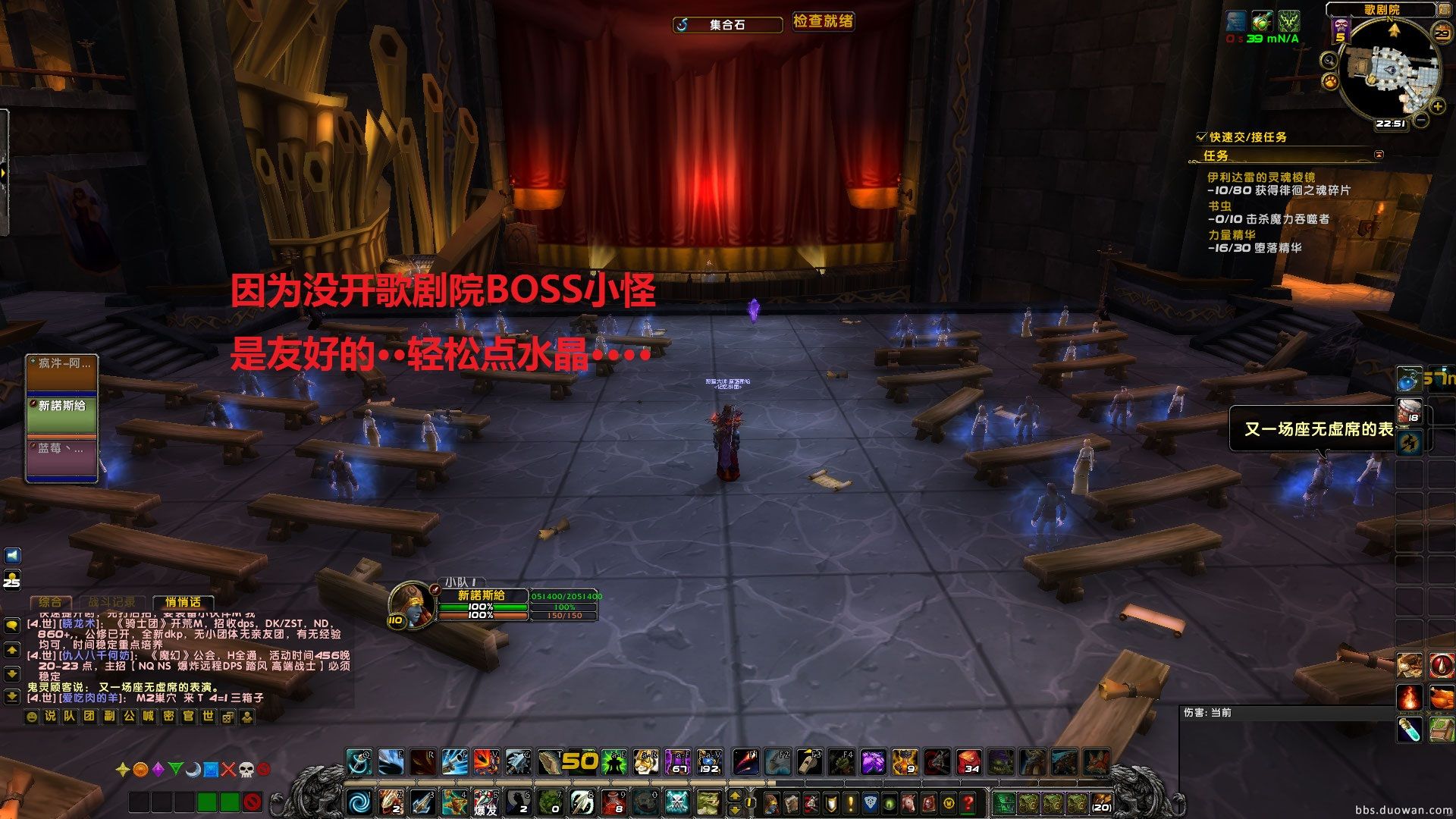Select the skull raid target marker
The image size is (1456, 819).
point(246,770)
